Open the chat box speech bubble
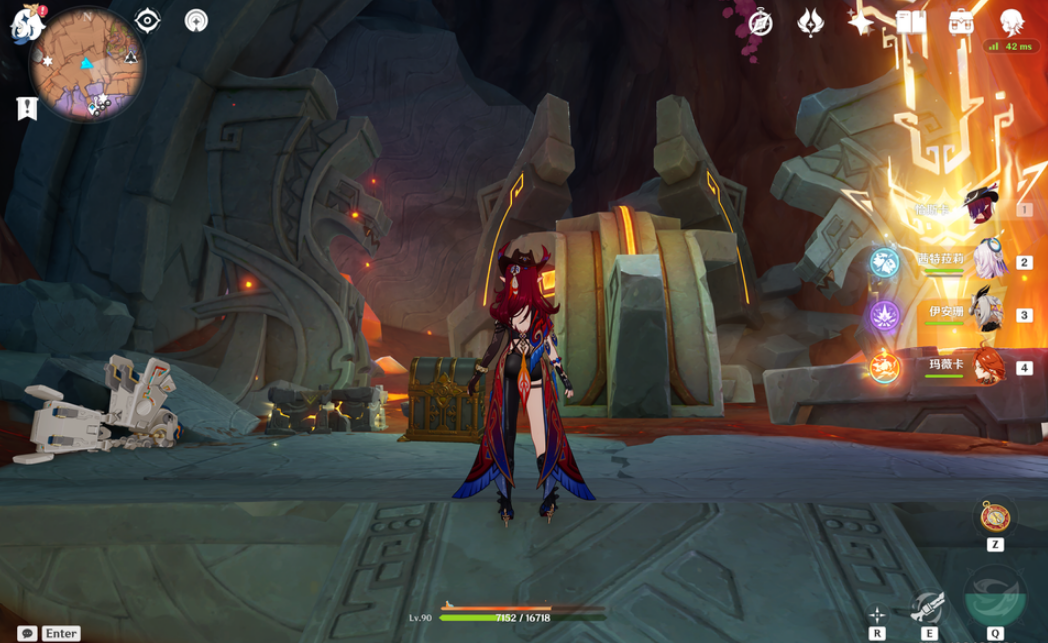The image size is (1048, 643). pyautogui.click(x=27, y=633)
